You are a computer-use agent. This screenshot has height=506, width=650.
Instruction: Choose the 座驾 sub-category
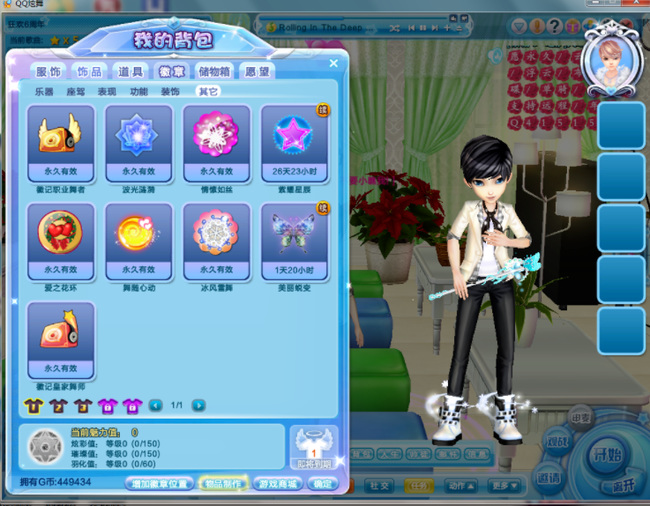[x=75, y=91]
